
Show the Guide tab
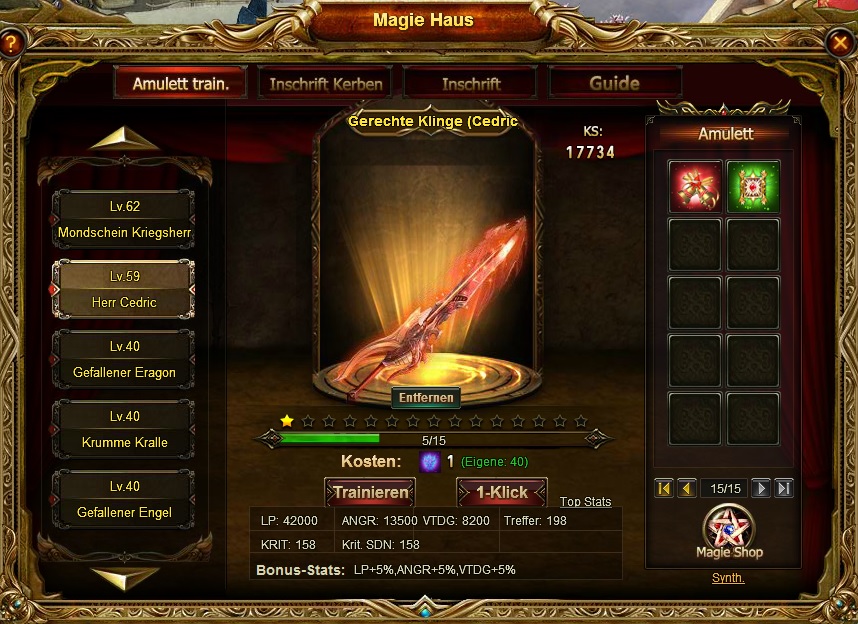[x=614, y=83]
